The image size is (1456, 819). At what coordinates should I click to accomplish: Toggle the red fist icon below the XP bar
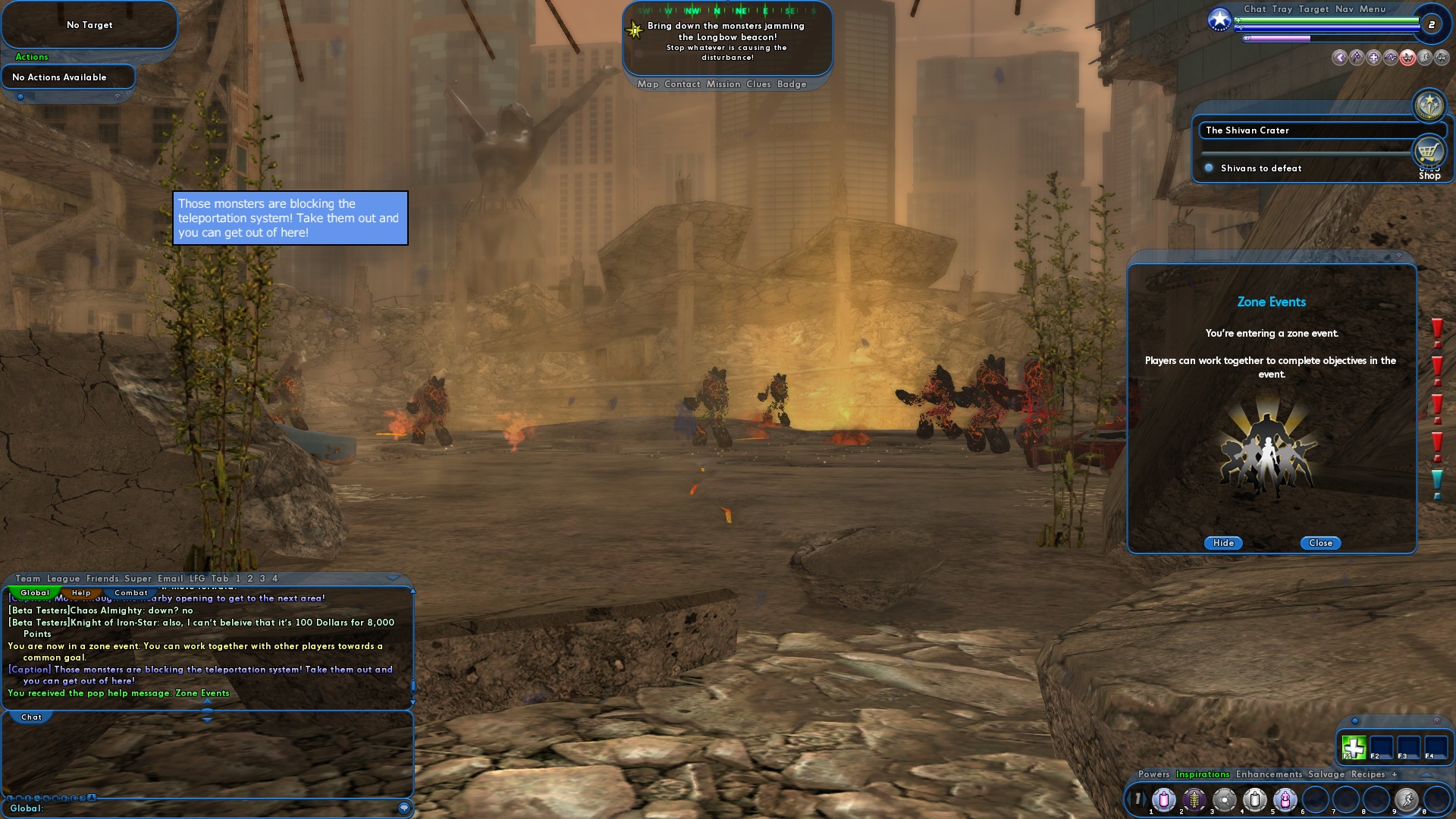click(x=1407, y=58)
